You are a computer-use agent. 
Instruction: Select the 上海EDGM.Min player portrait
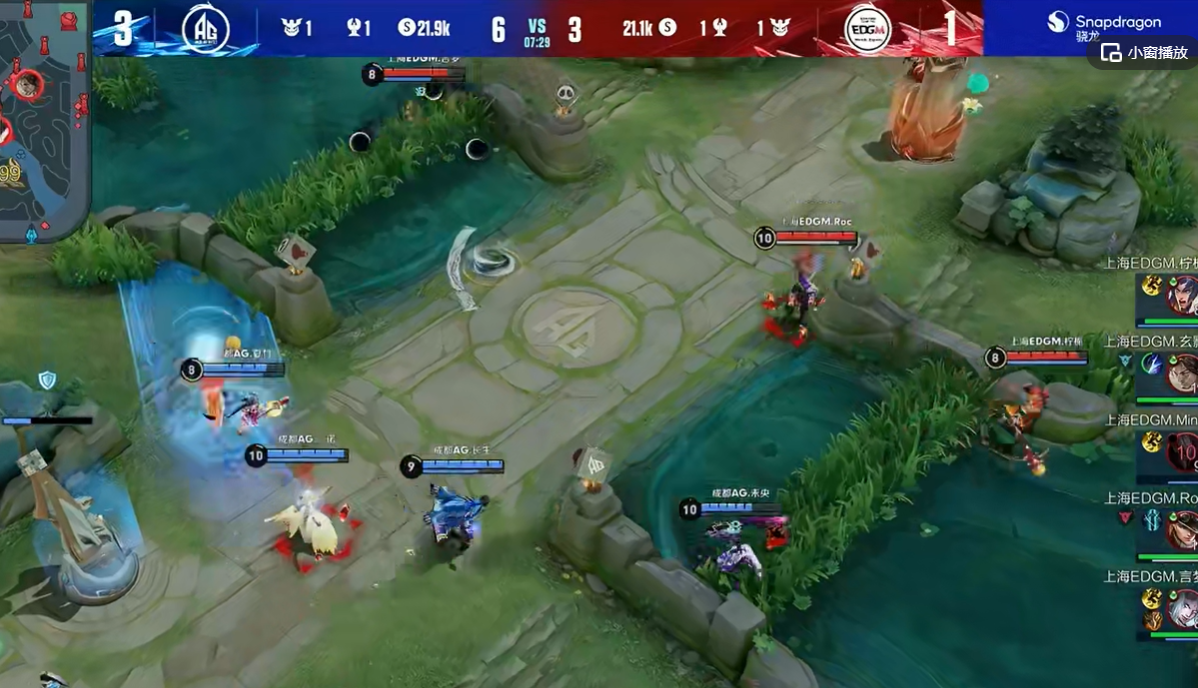pyautogui.click(x=1181, y=451)
